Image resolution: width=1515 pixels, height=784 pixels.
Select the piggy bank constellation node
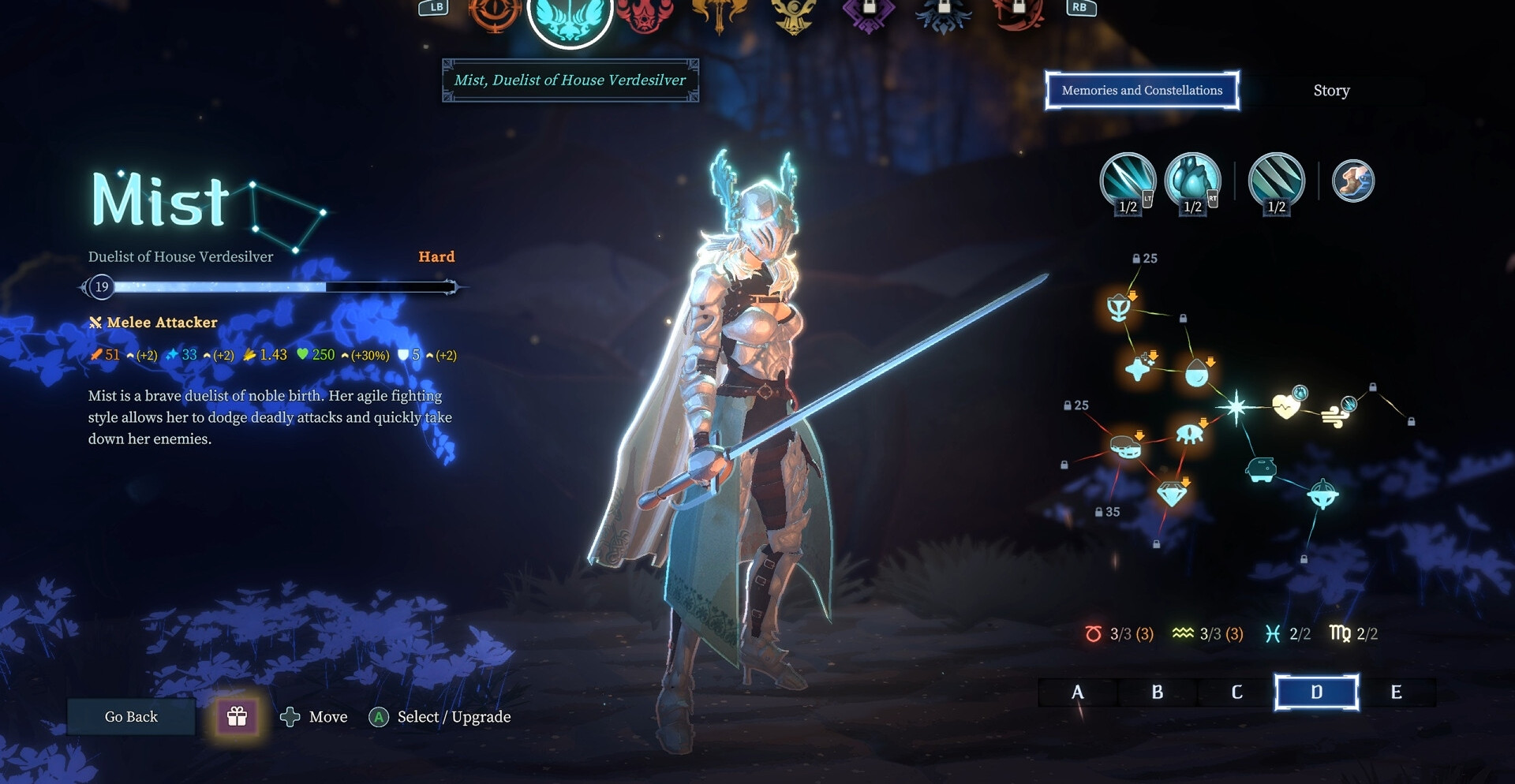pos(1261,469)
